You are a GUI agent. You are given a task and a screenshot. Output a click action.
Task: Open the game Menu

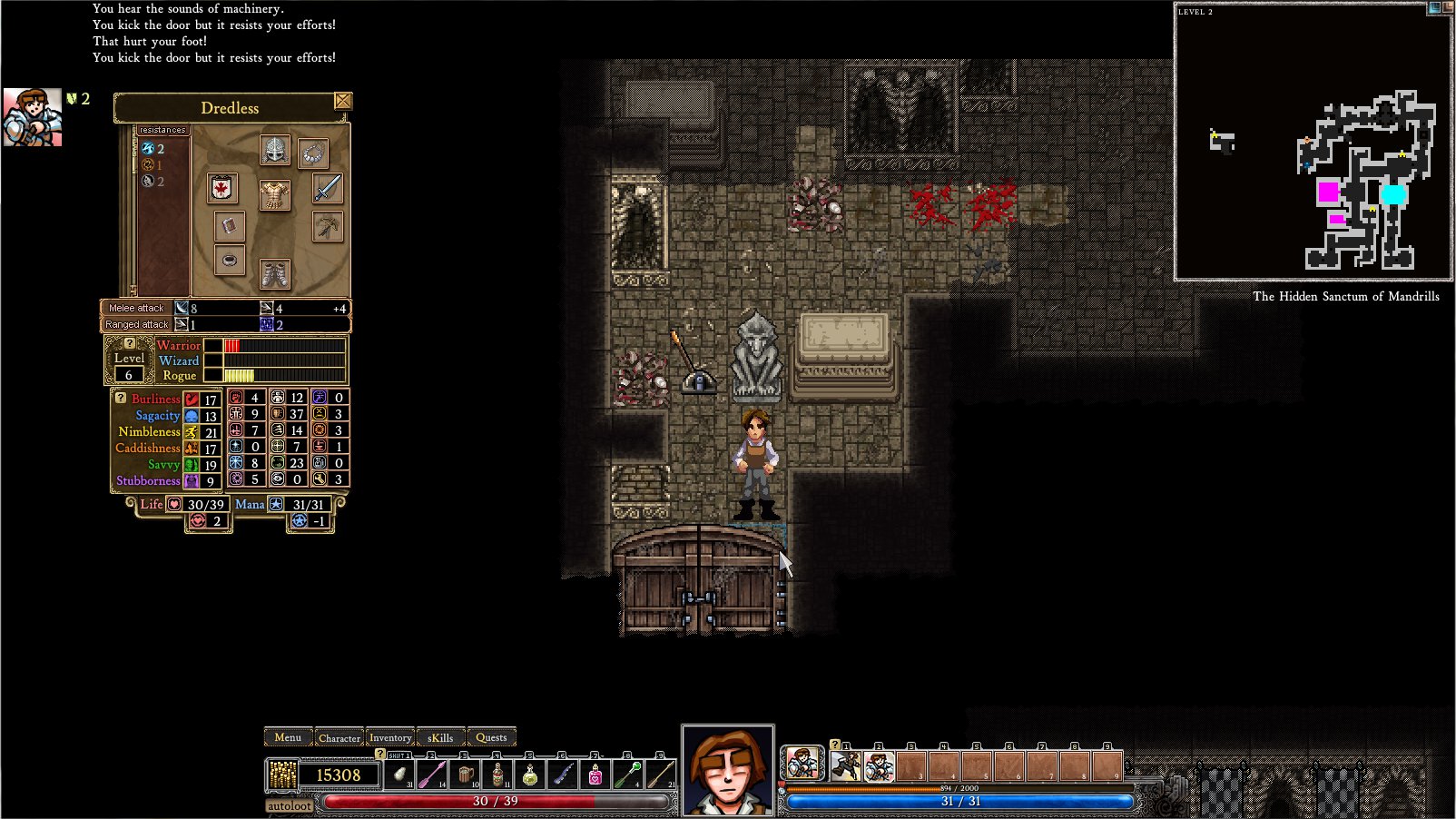[288, 737]
